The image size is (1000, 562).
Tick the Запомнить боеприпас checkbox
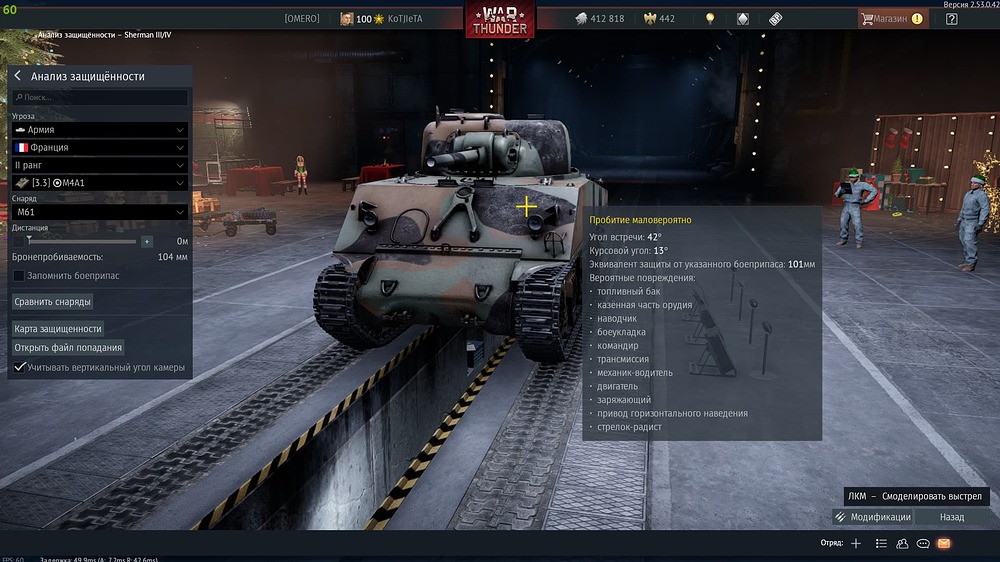tap(19, 275)
